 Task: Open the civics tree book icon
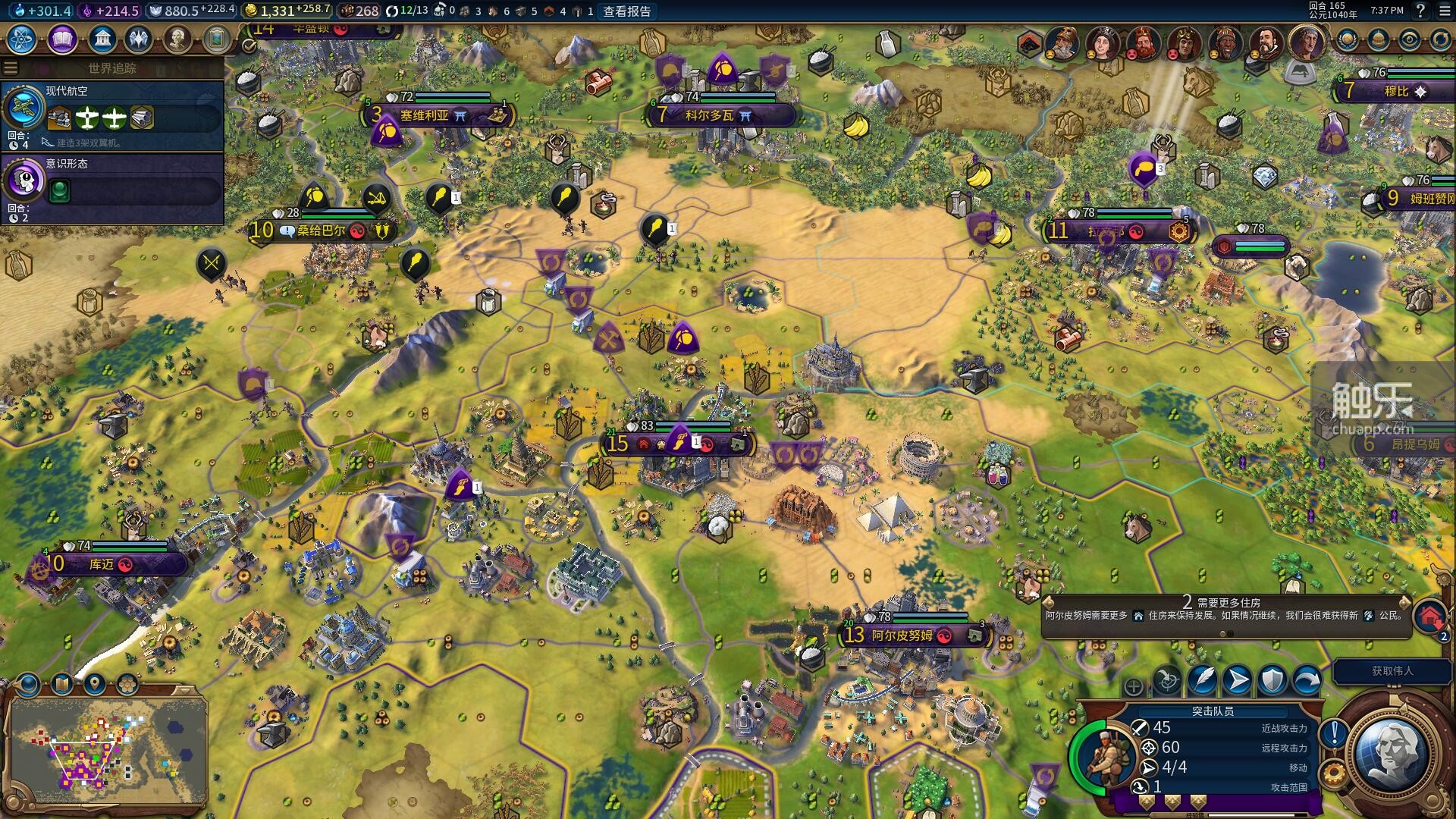click(62, 39)
